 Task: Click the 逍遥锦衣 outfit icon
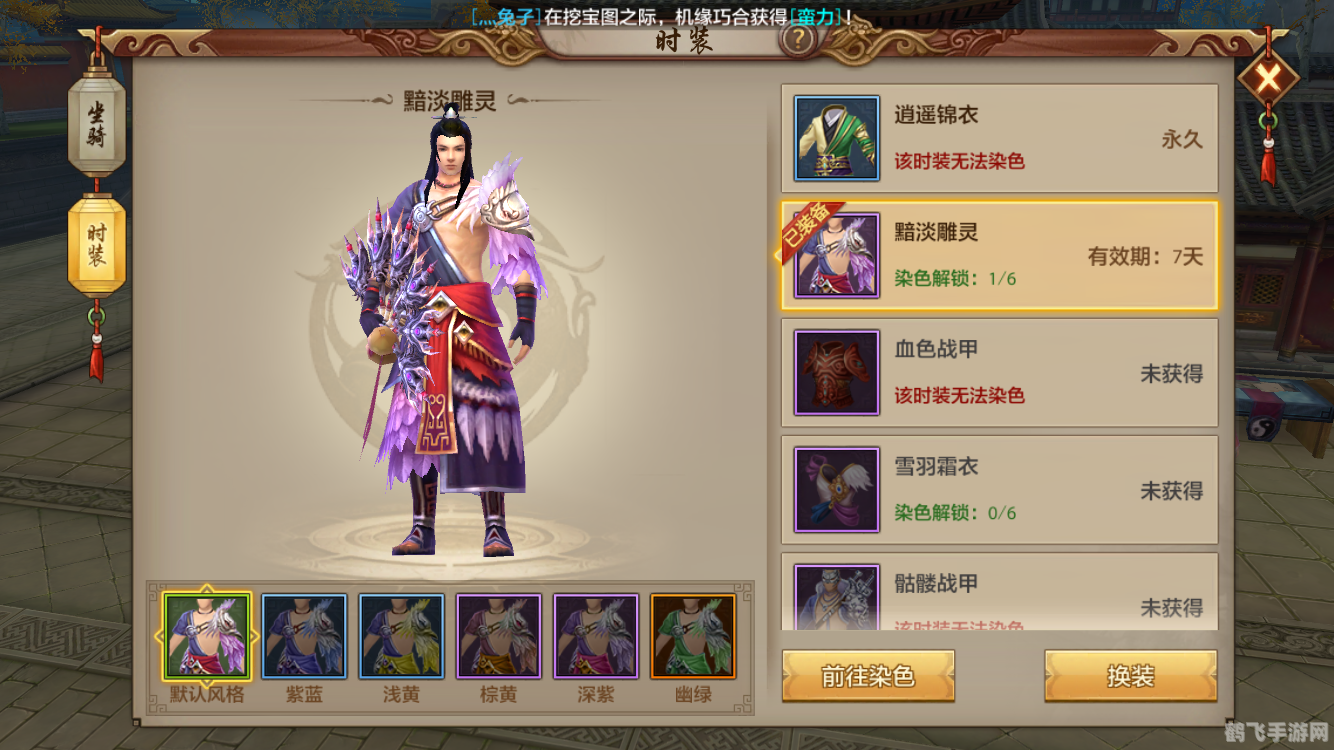(836, 137)
